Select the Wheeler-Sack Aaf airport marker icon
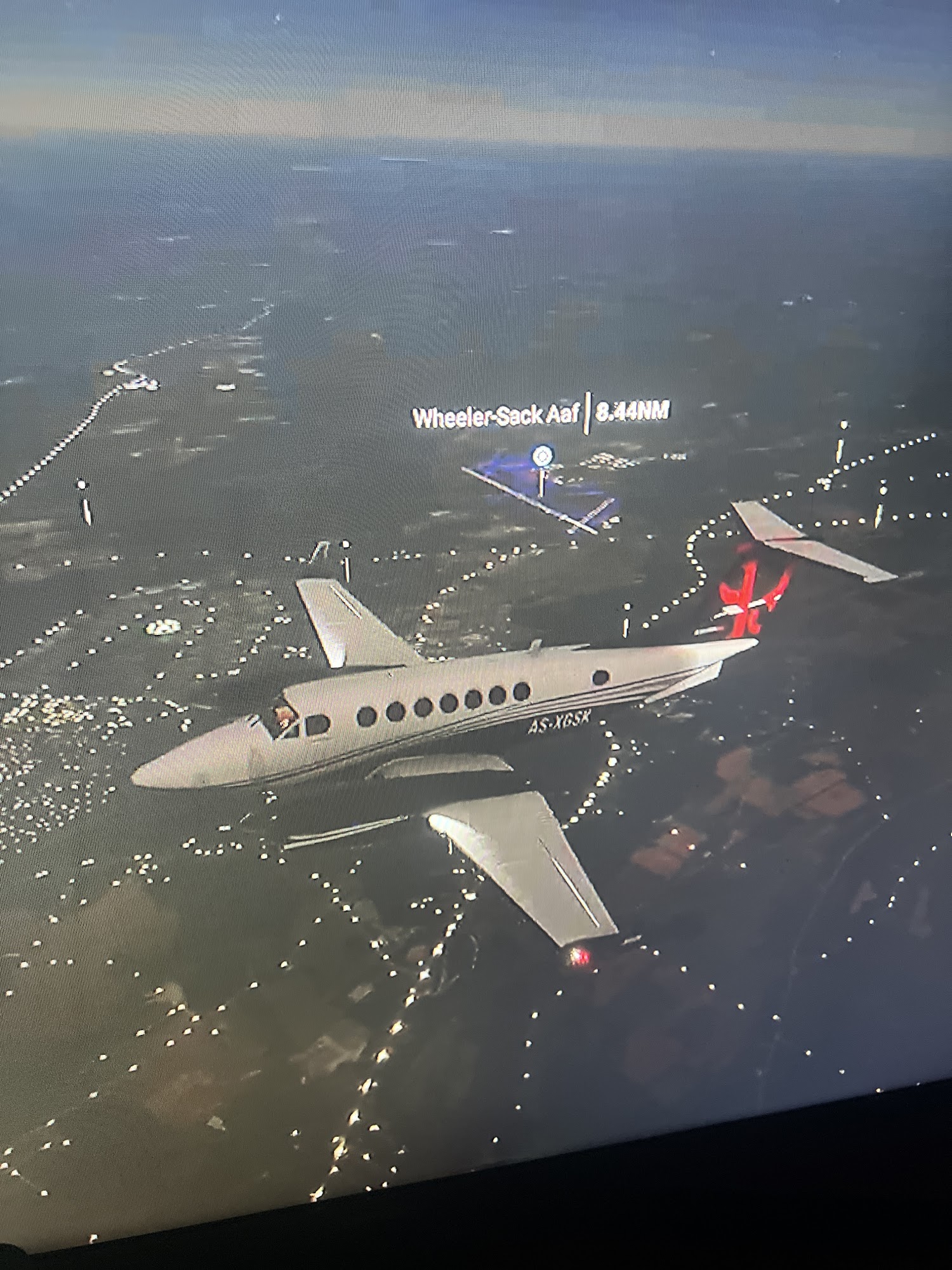This screenshot has height=1270, width=952. 542,455
